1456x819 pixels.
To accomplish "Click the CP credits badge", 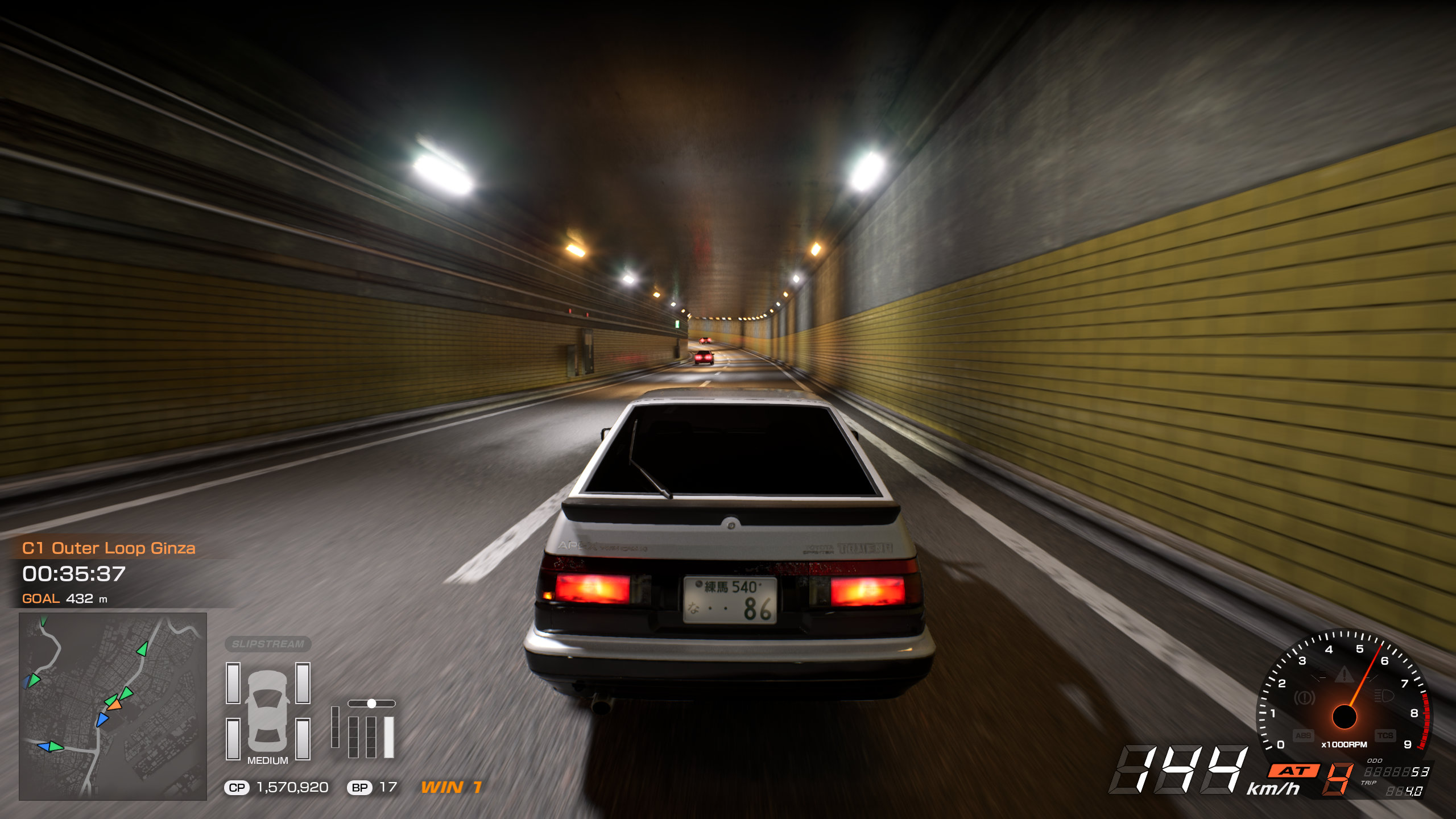I will pyautogui.click(x=237, y=788).
